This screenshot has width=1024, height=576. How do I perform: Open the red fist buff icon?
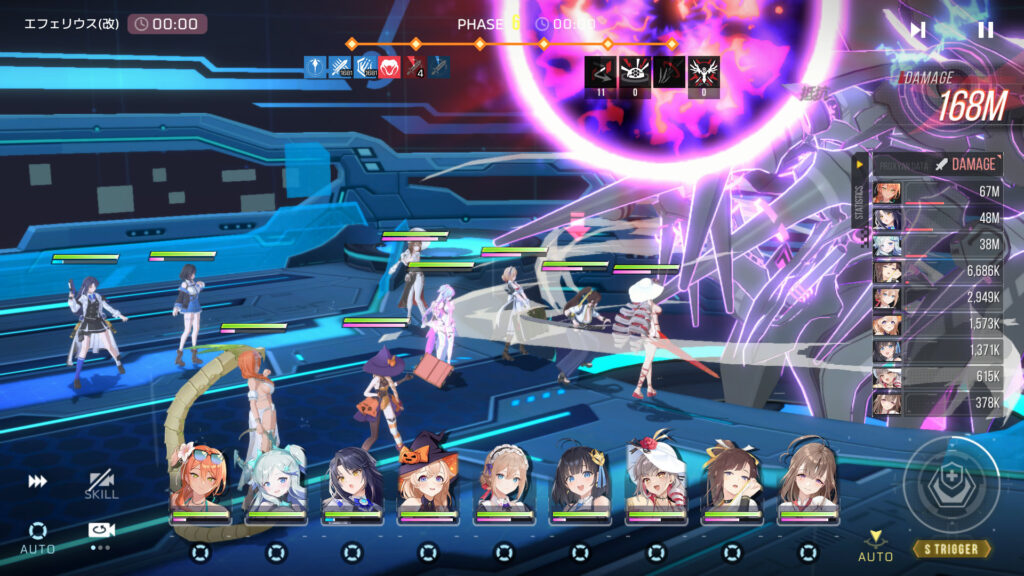point(390,68)
